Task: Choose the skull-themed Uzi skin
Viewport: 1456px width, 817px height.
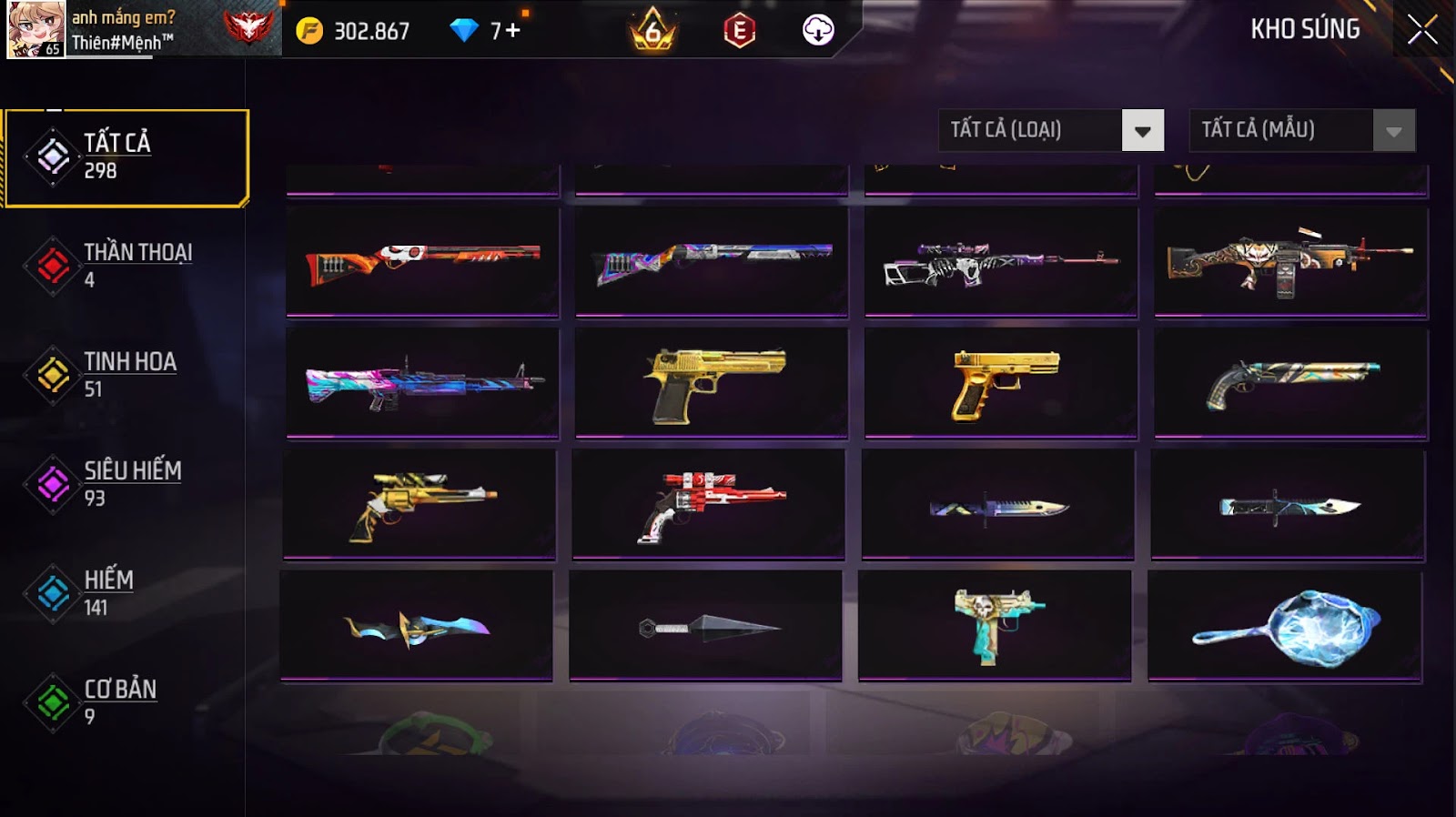Action: (995, 626)
